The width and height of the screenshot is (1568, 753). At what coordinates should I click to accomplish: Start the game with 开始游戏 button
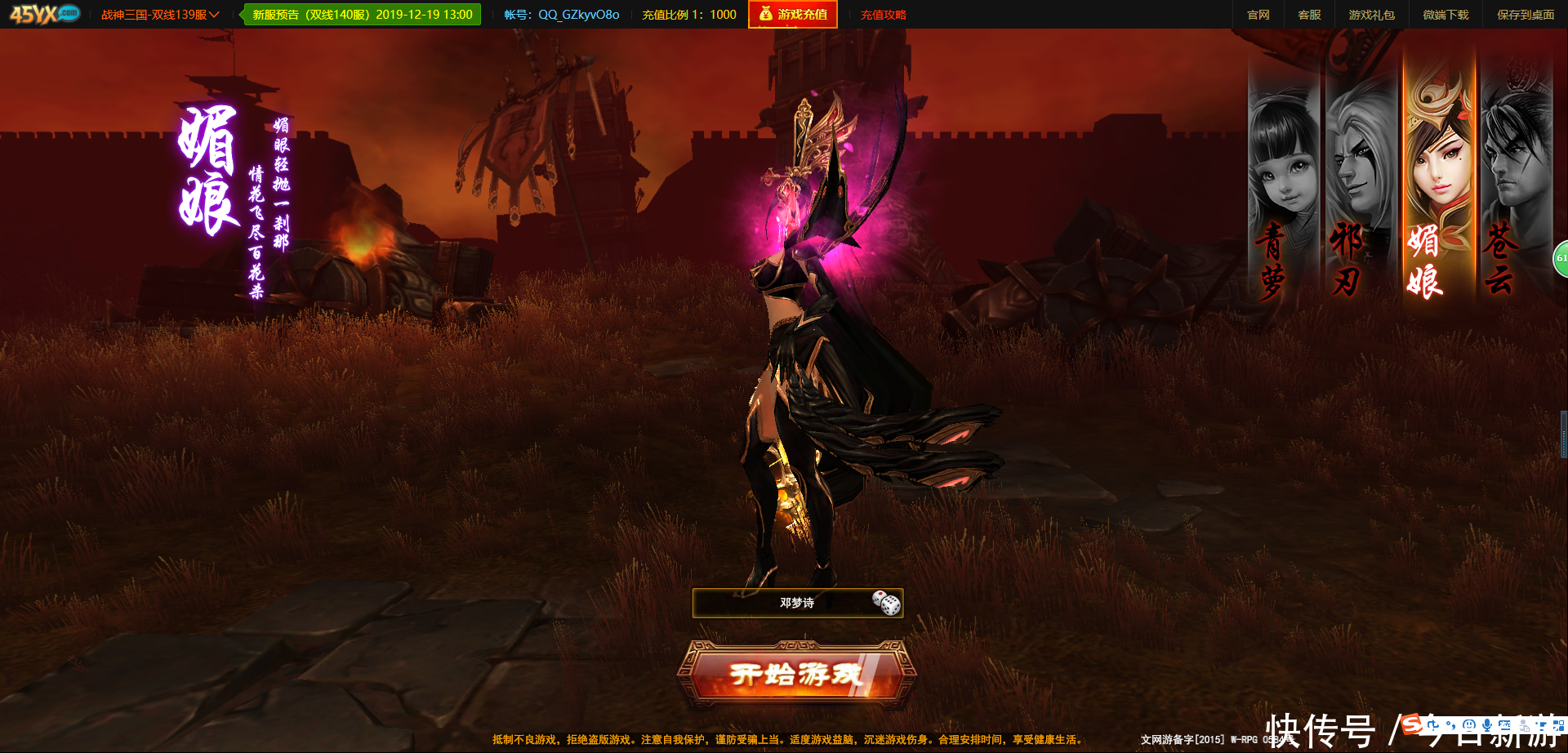[797, 675]
